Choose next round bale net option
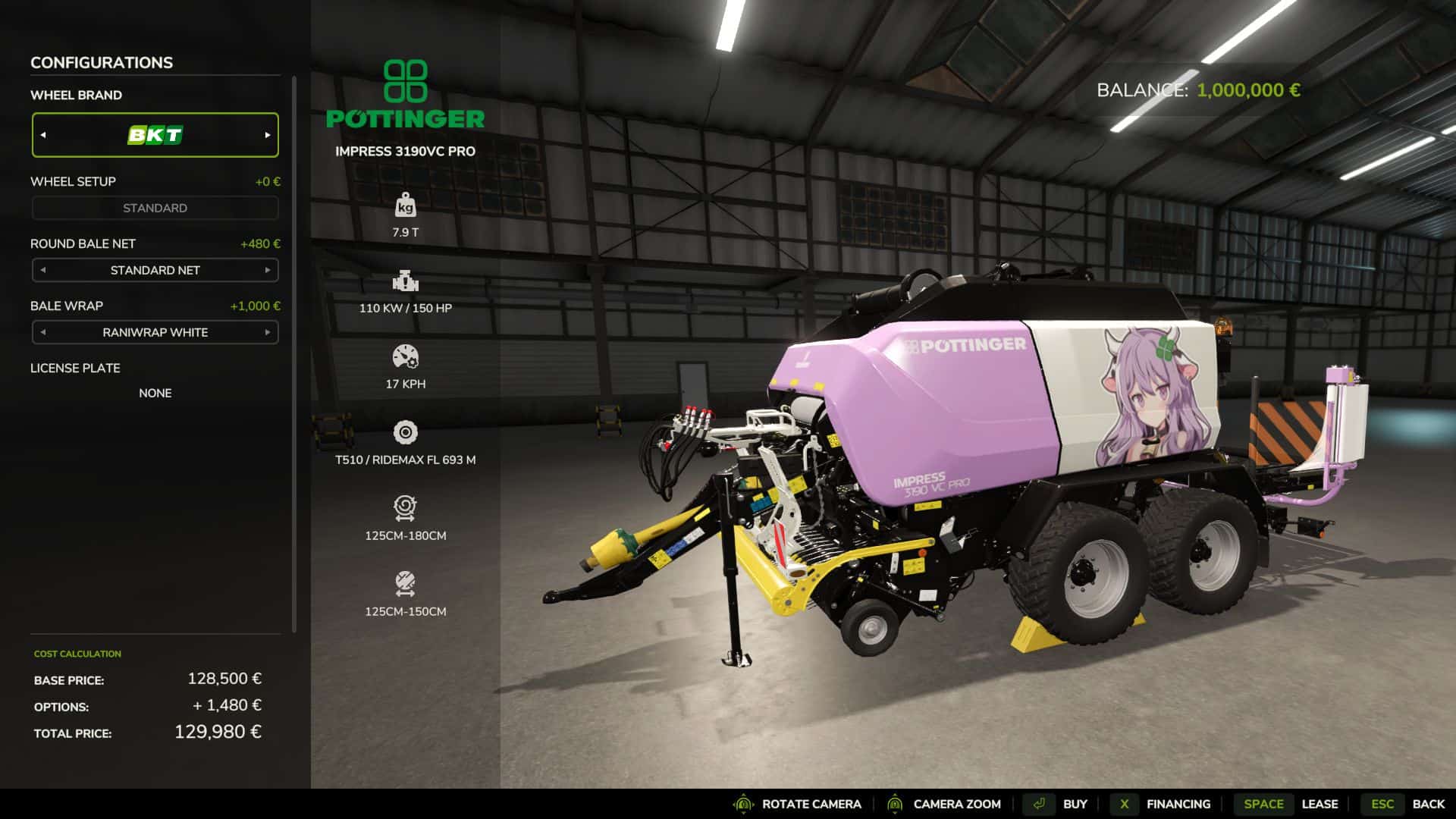Viewport: 1456px width, 819px height. coord(267,270)
